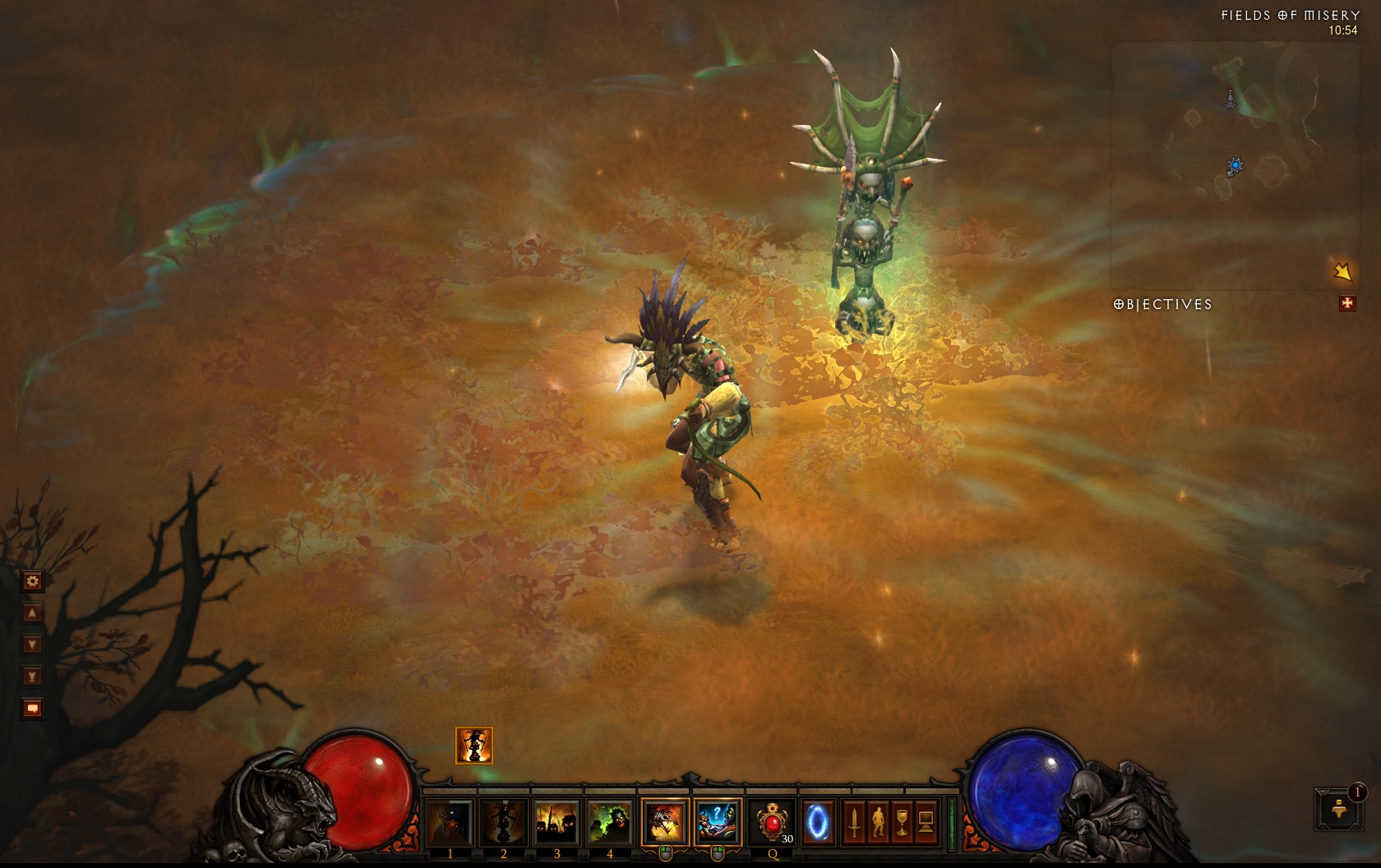Cast the Fetish totem skill in slot 2
This screenshot has height=868, width=1381.
pos(503,822)
